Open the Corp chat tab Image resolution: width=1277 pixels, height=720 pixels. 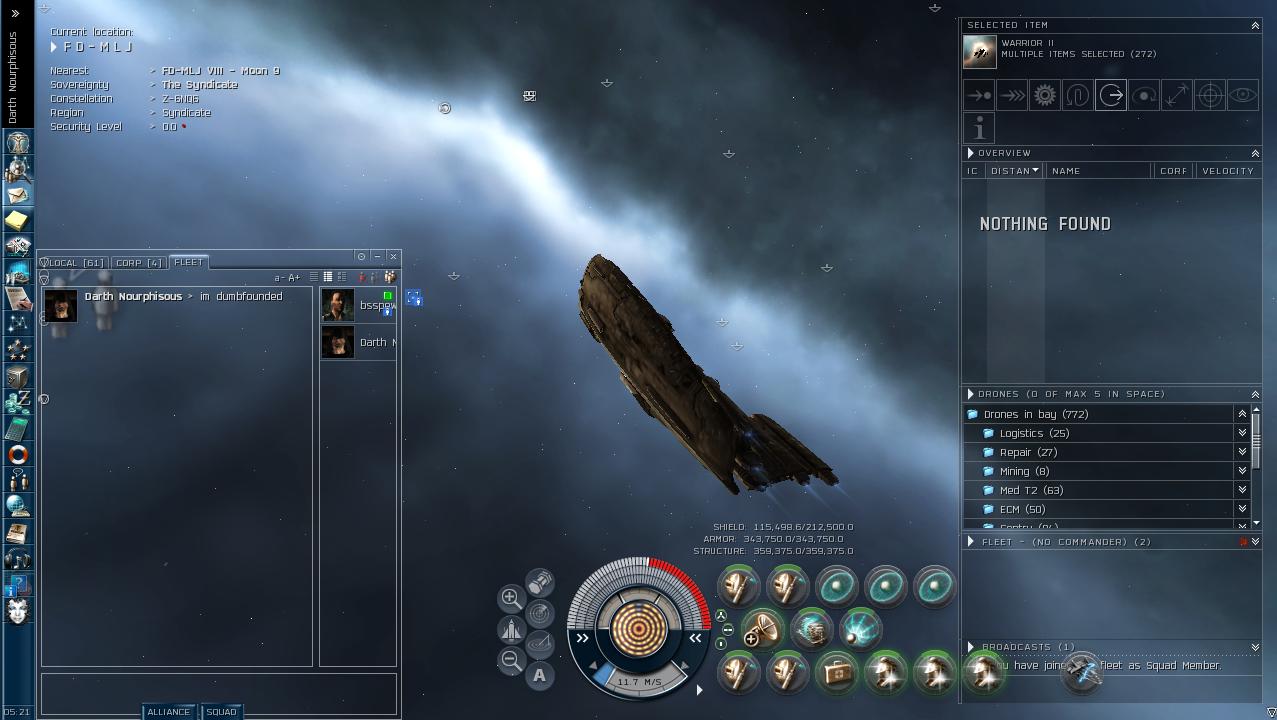139,263
